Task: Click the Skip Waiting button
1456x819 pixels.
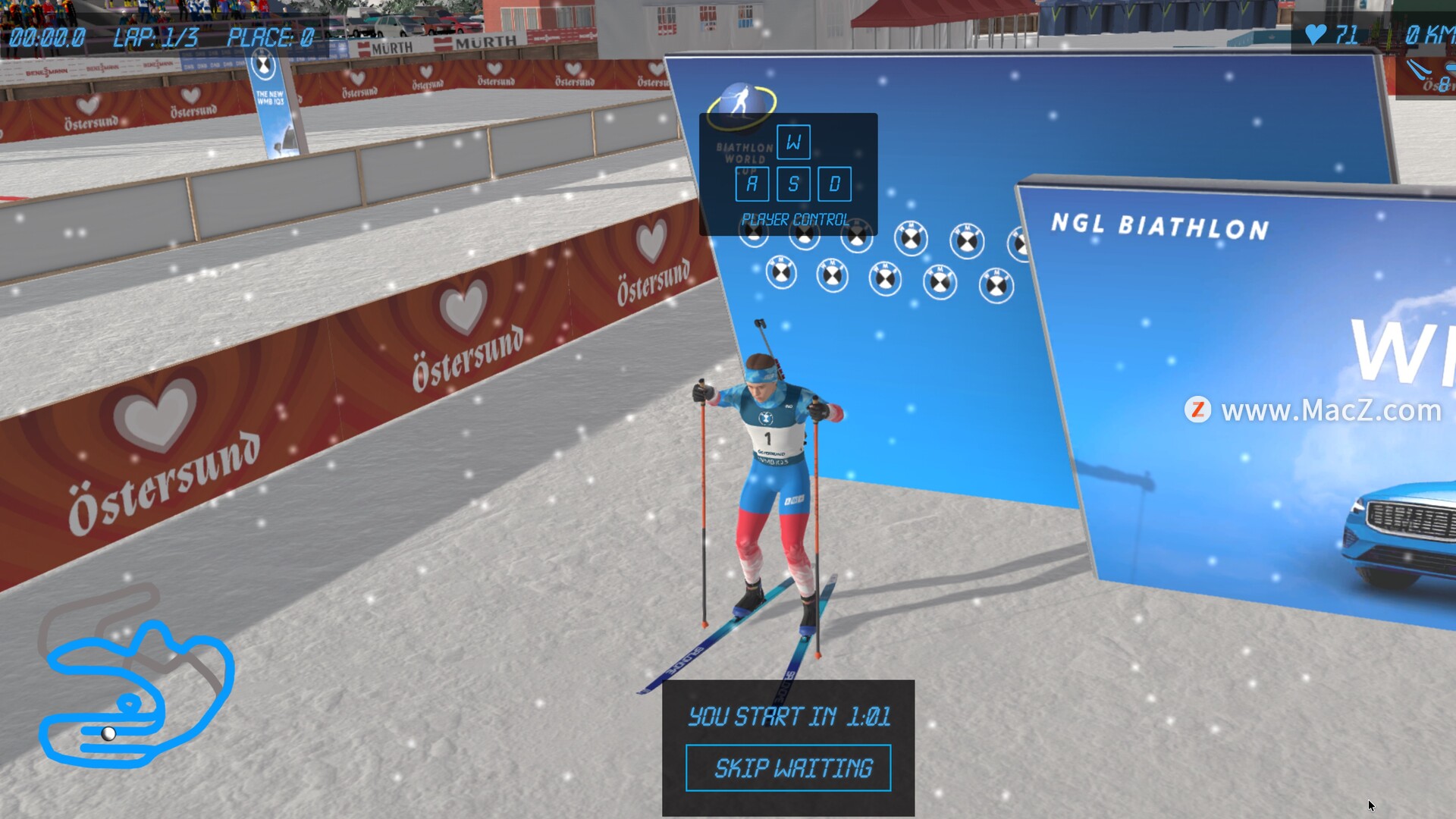Action: [x=788, y=768]
